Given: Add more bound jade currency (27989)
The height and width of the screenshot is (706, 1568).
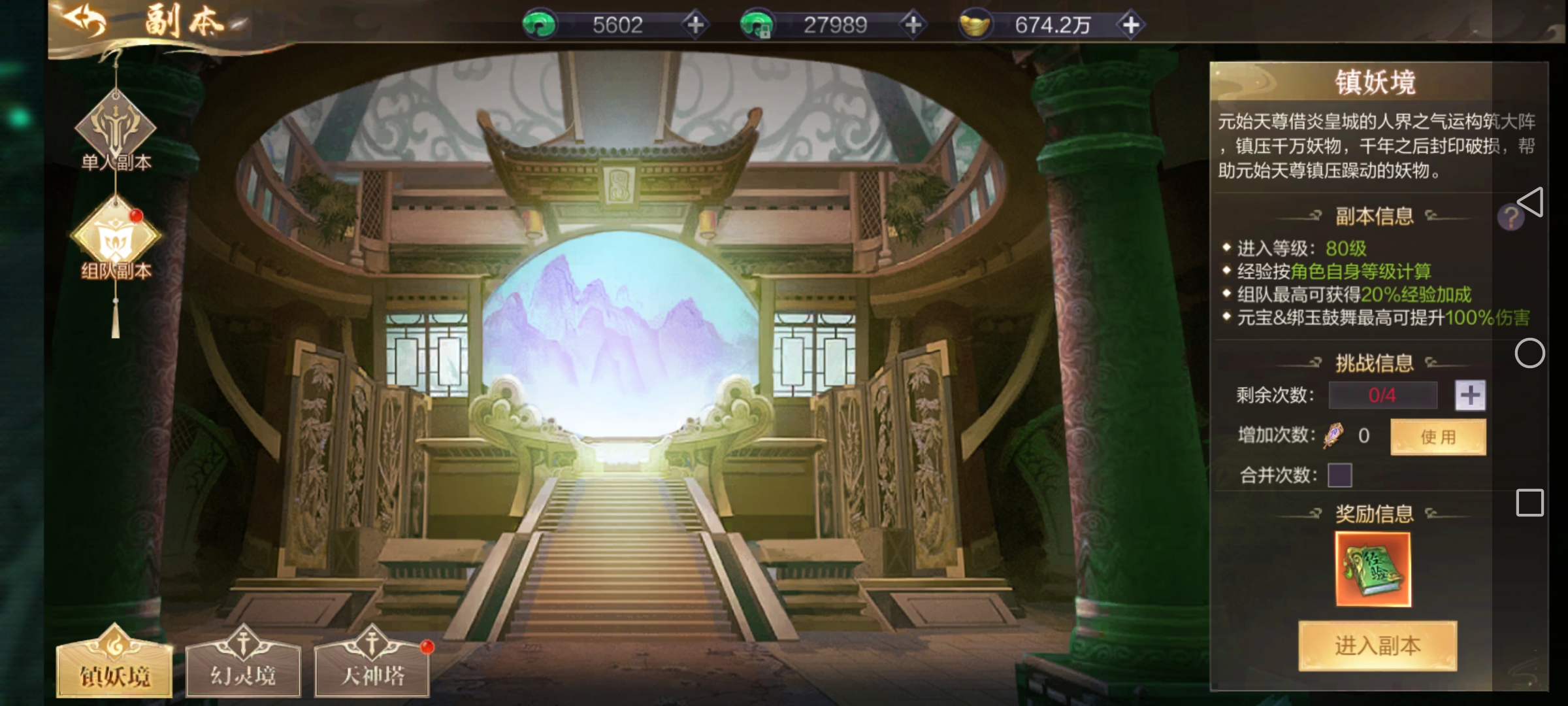Looking at the screenshot, I should (x=913, y=25).
